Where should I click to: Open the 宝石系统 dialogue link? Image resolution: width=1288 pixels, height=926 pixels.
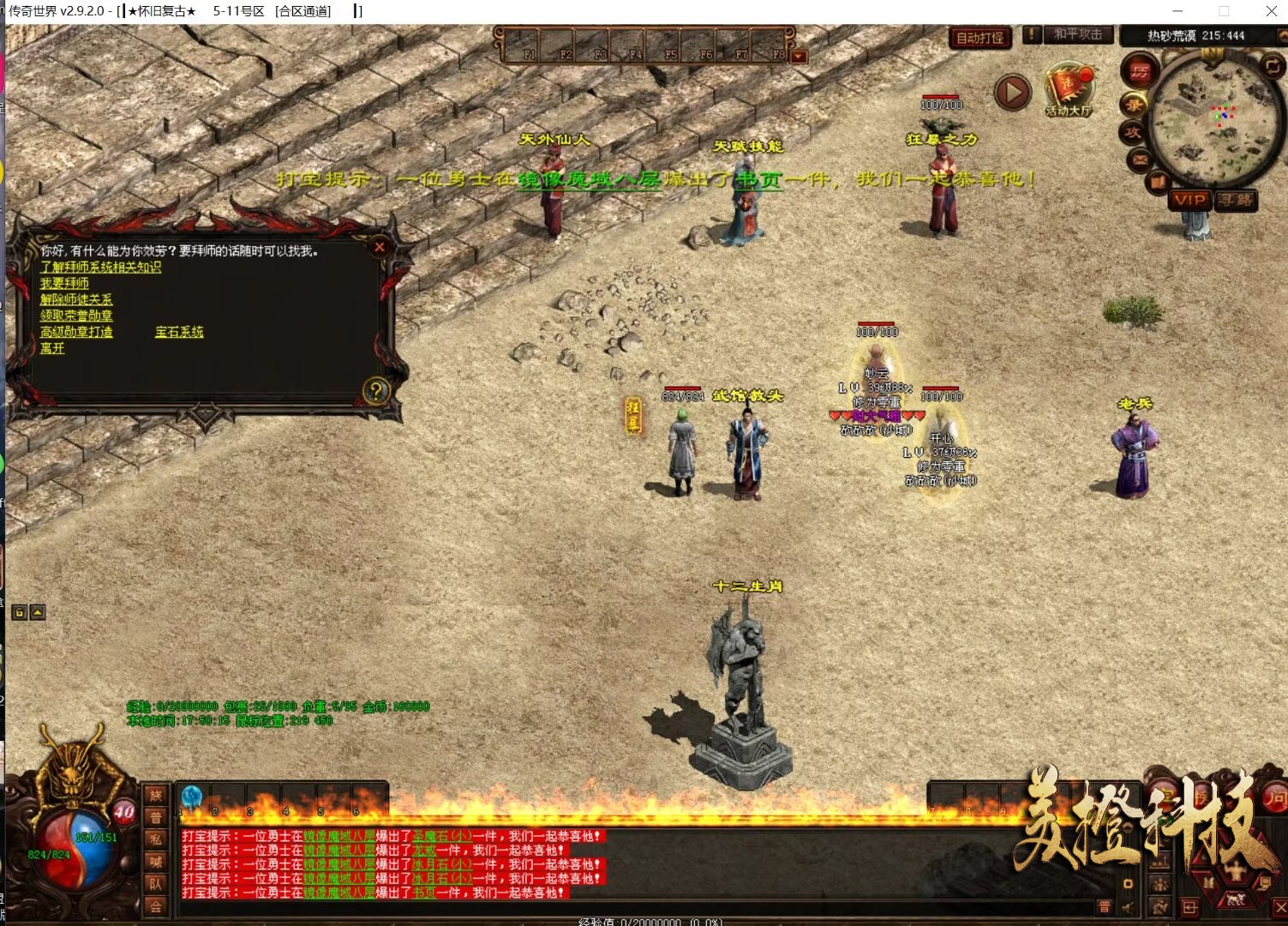179,332
